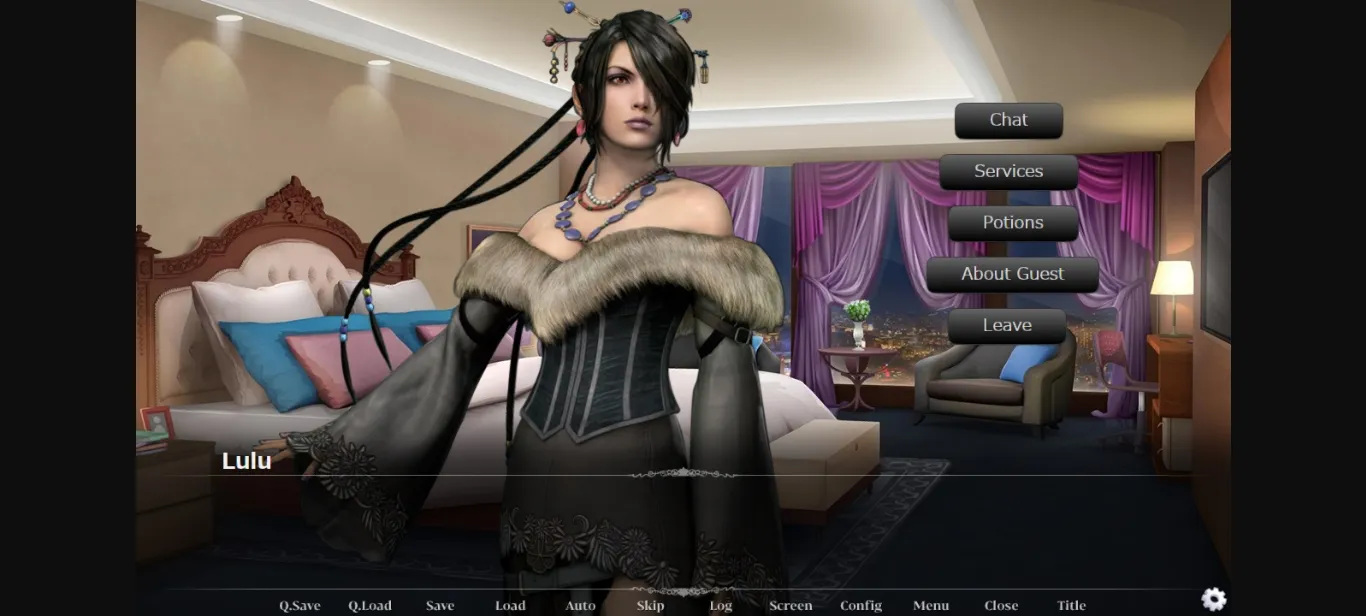Click the gear settings icon
The height and width of the screenshot is (616, 1366).
1214,599
